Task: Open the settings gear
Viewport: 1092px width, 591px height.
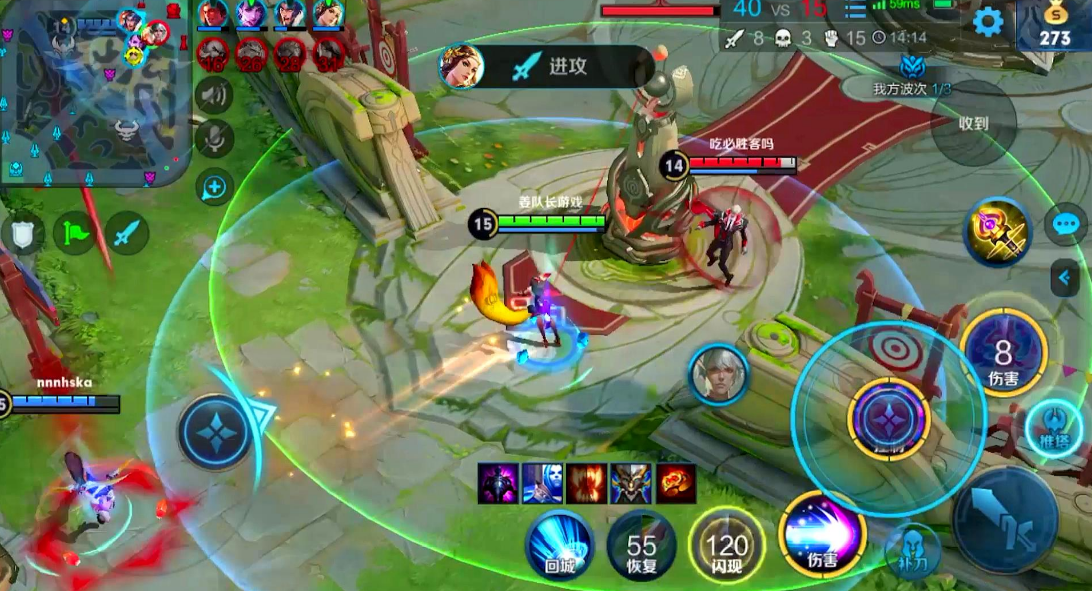Action: pos(987,21)
